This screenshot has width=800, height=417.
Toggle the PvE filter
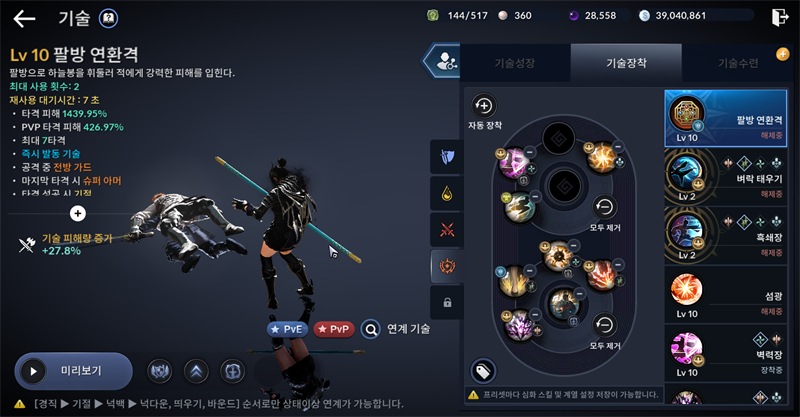[x=288, y=328]
